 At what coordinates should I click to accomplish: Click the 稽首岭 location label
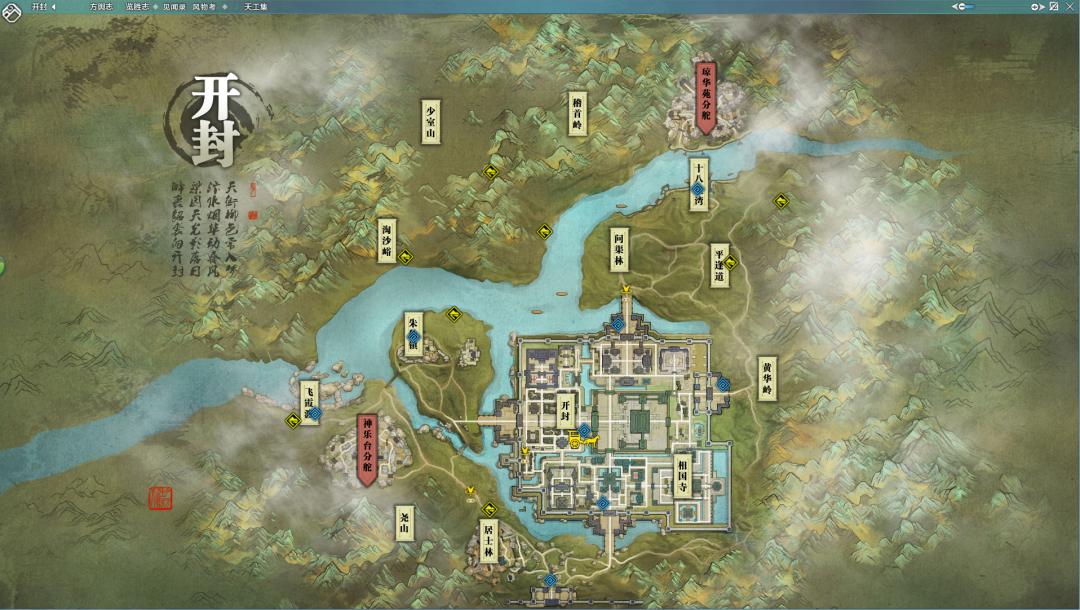tap(577, 114)
